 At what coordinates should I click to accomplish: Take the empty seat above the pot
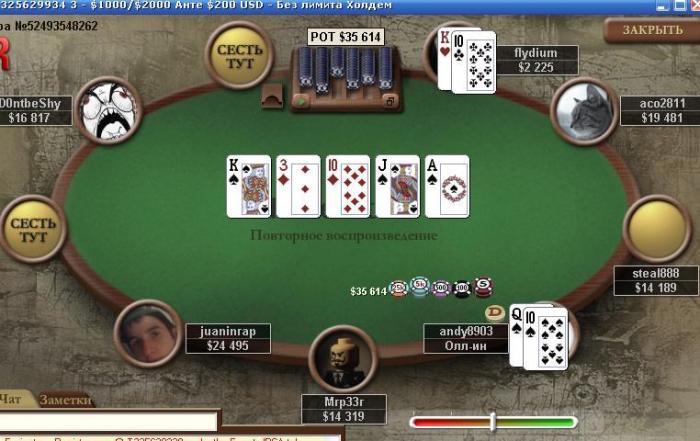tap(238, 56)
